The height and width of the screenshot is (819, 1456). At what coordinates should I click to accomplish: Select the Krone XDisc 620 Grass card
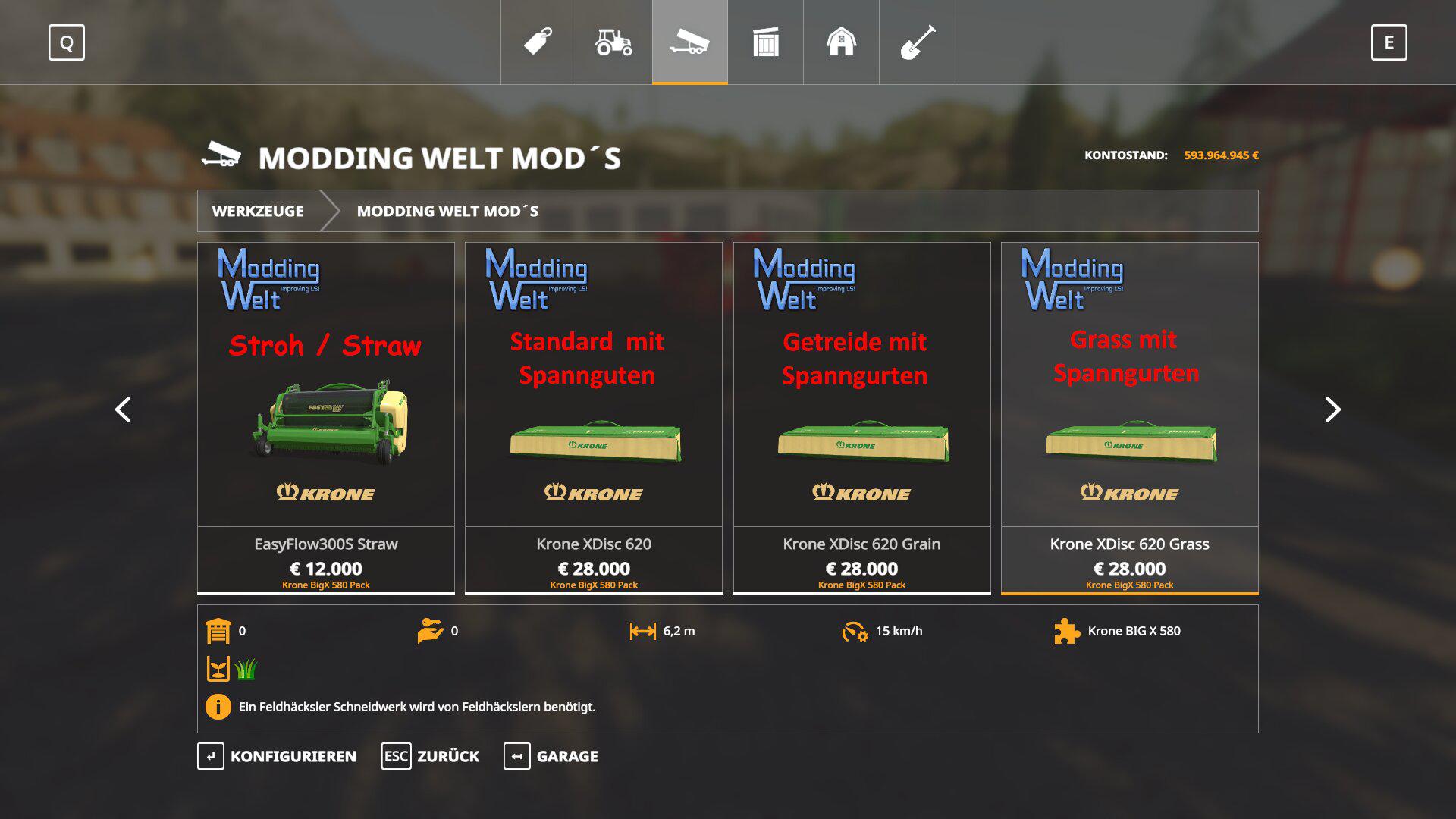1129,417
